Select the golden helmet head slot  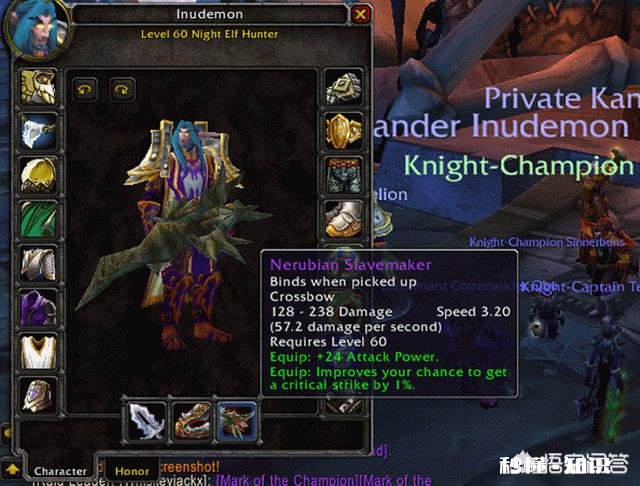click(x=37, y=87)
